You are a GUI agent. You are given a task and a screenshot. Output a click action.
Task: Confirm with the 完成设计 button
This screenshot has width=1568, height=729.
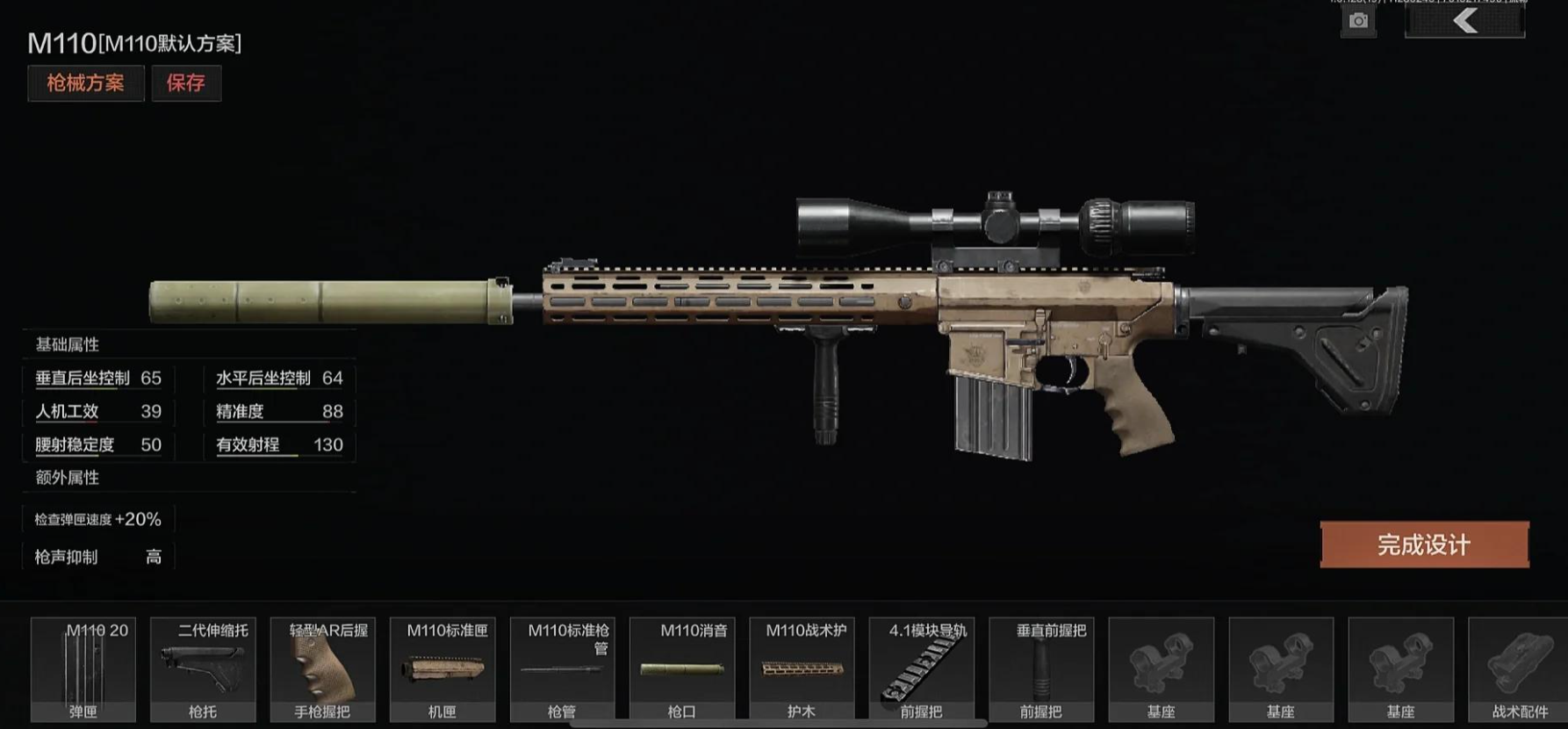point(1424,545)
